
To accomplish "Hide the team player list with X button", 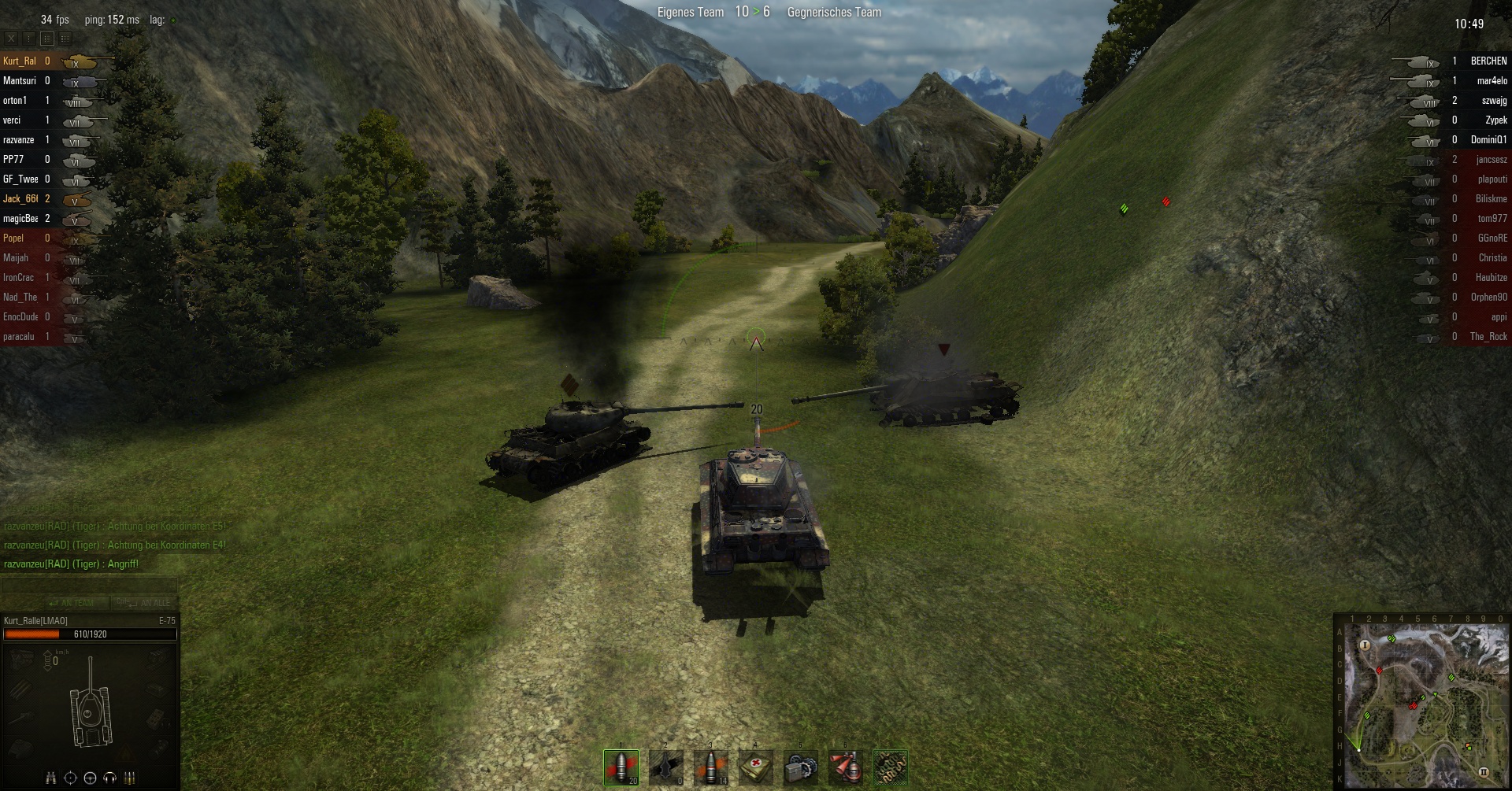I will click(11, 38).
